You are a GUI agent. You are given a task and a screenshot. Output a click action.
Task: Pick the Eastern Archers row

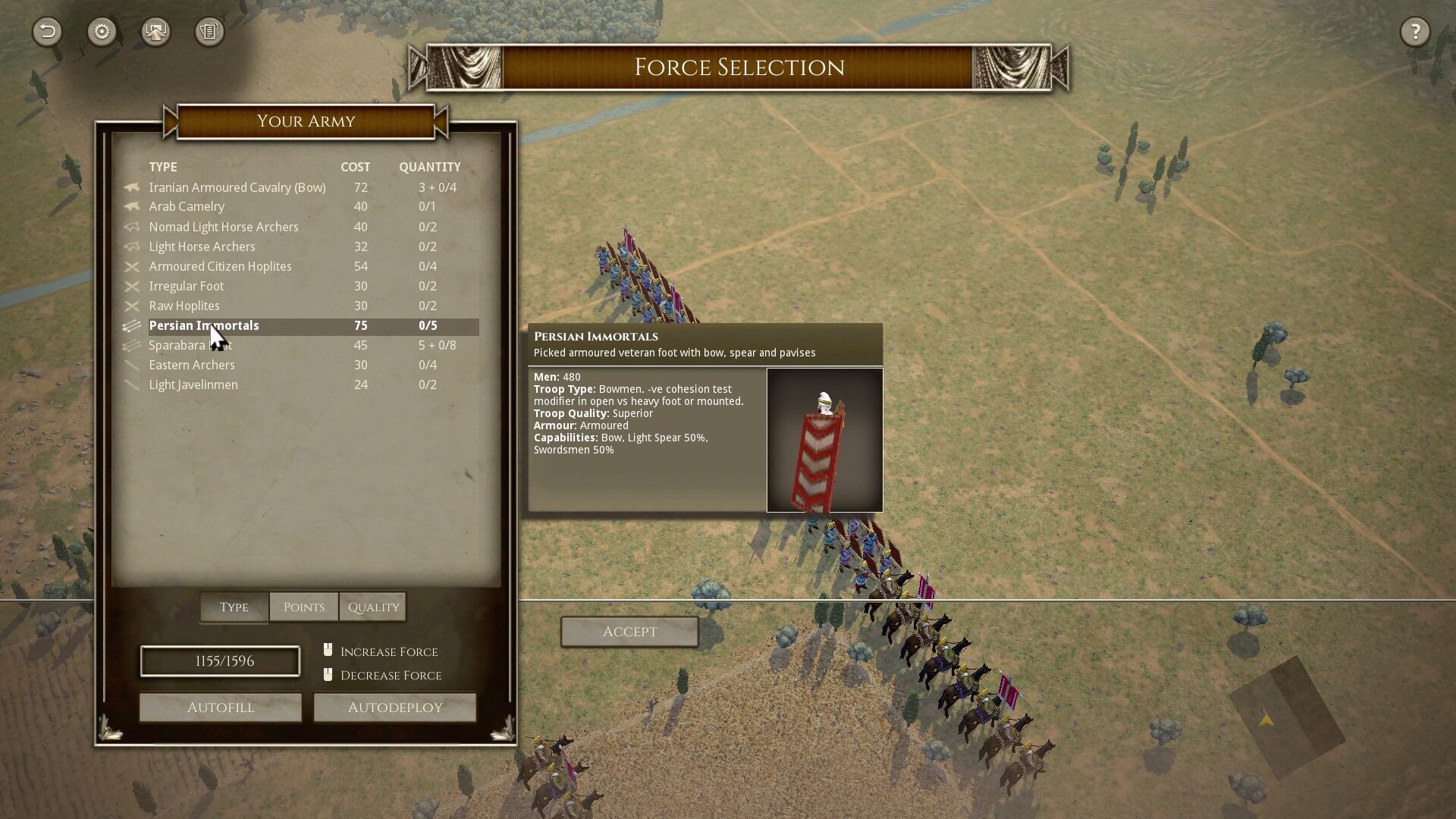click(x=192, y=365)
